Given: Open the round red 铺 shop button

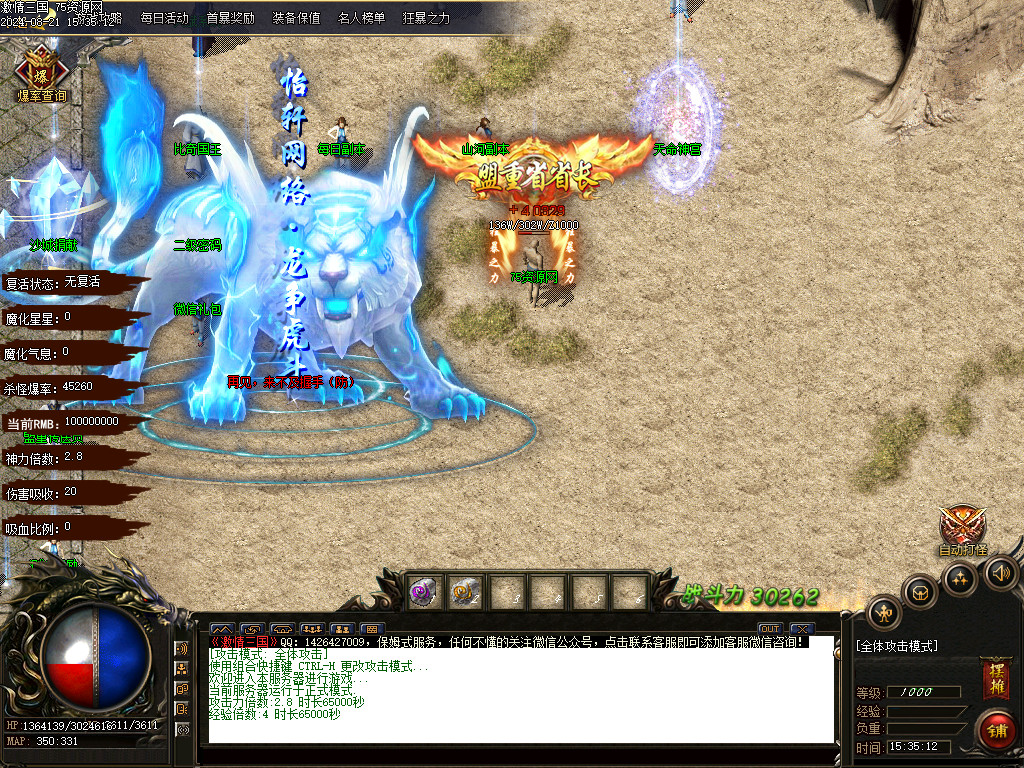Looking at the screenshot, I should click(x=996, y=730).
